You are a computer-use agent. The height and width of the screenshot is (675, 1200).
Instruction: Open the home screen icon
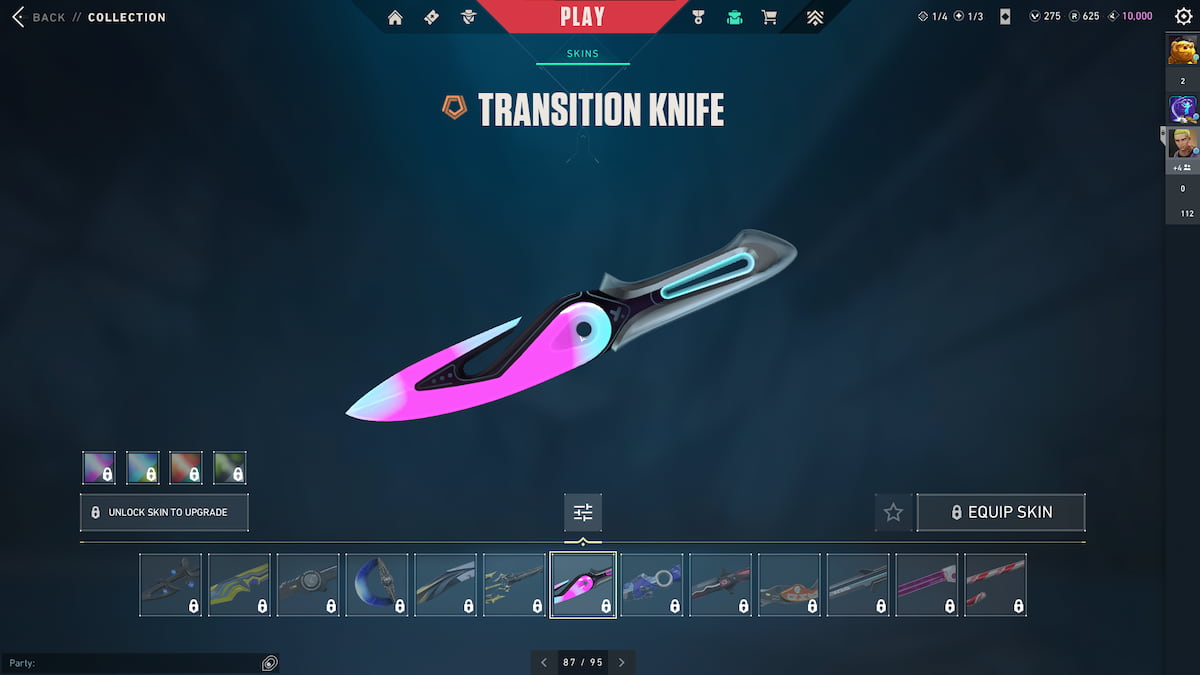click(395, 17)
